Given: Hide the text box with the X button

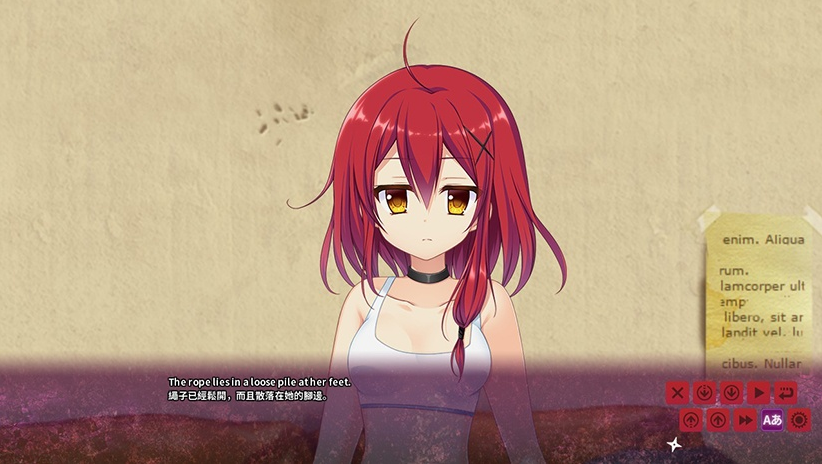Looking at the screenshot, I should [678, 393].
